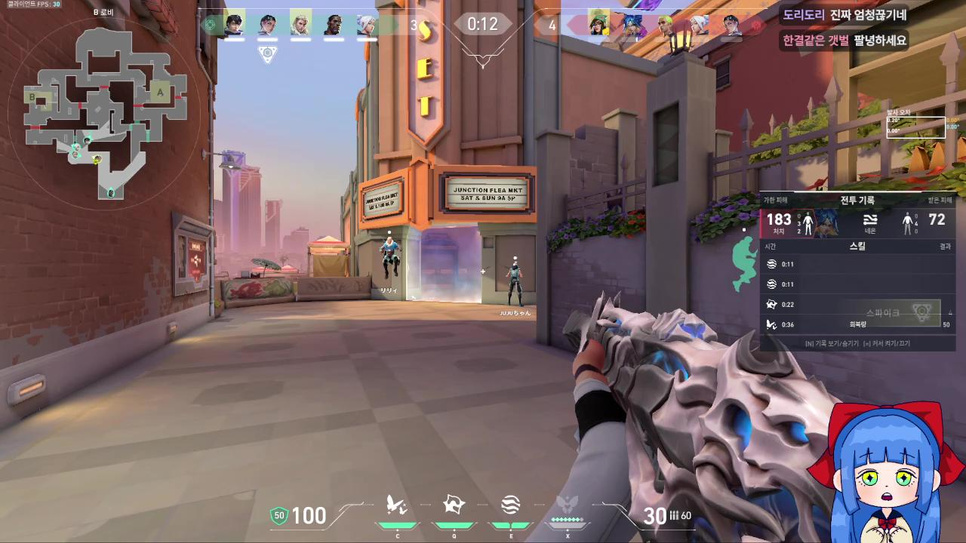Click the 72 damage received figure

[x=936, y=220]
